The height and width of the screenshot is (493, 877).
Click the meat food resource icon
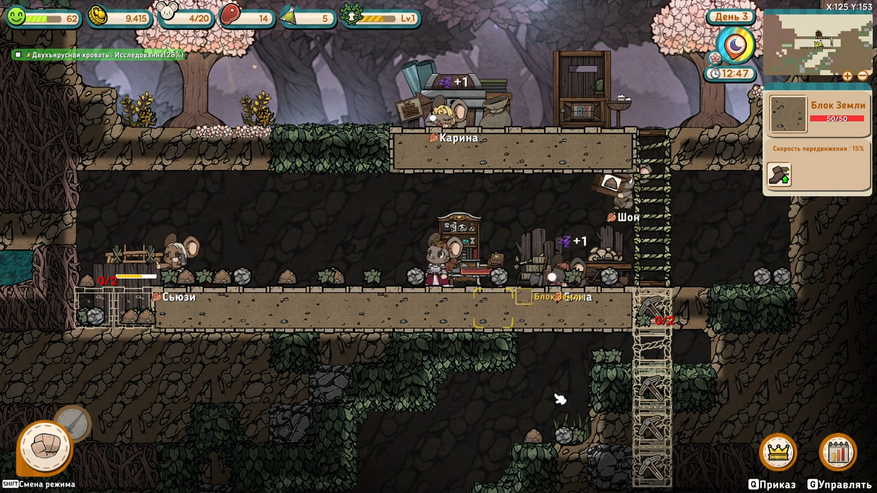pos(231,16)
